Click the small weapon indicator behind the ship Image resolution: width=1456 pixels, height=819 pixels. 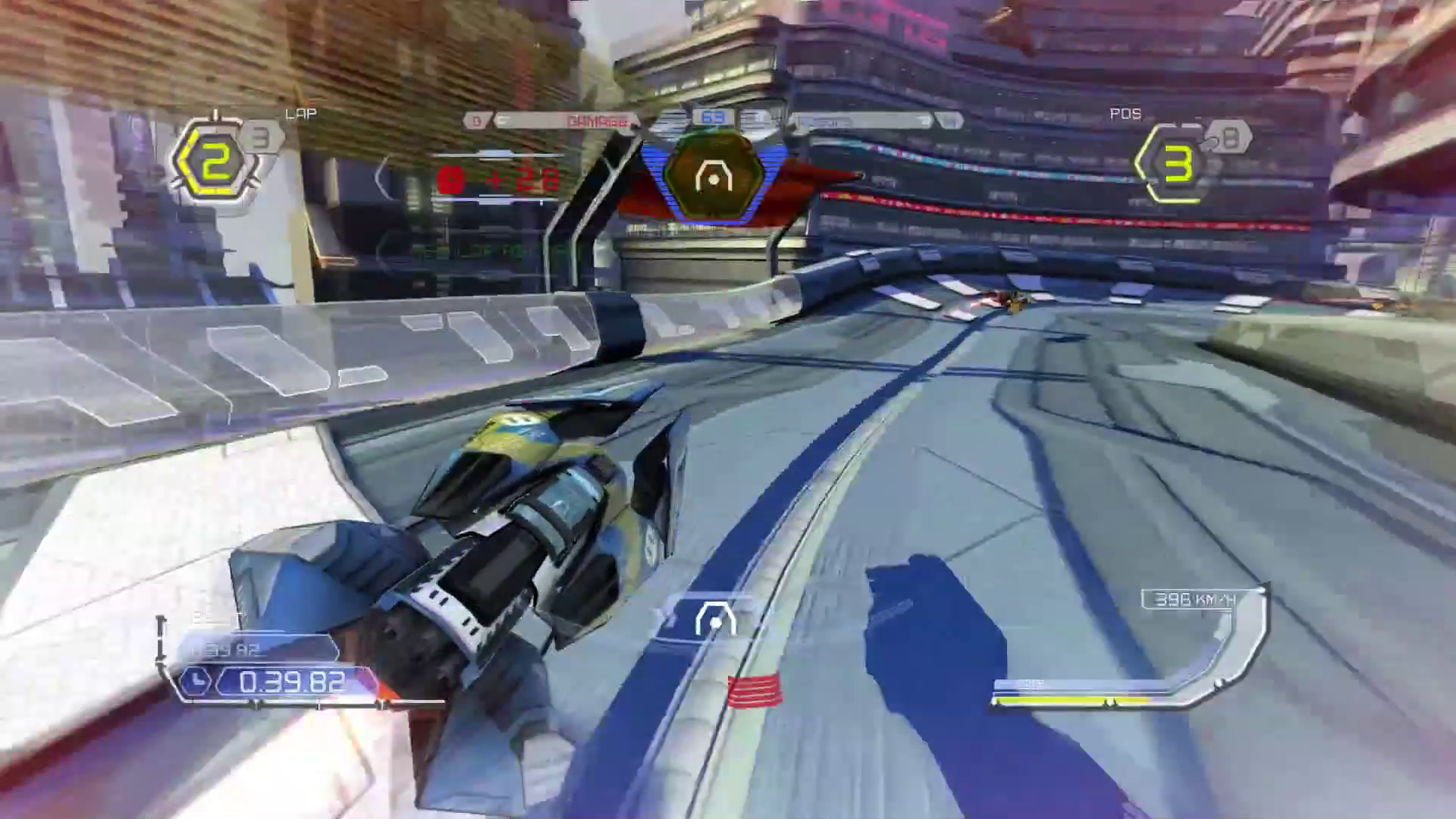[x=715, y=620]
